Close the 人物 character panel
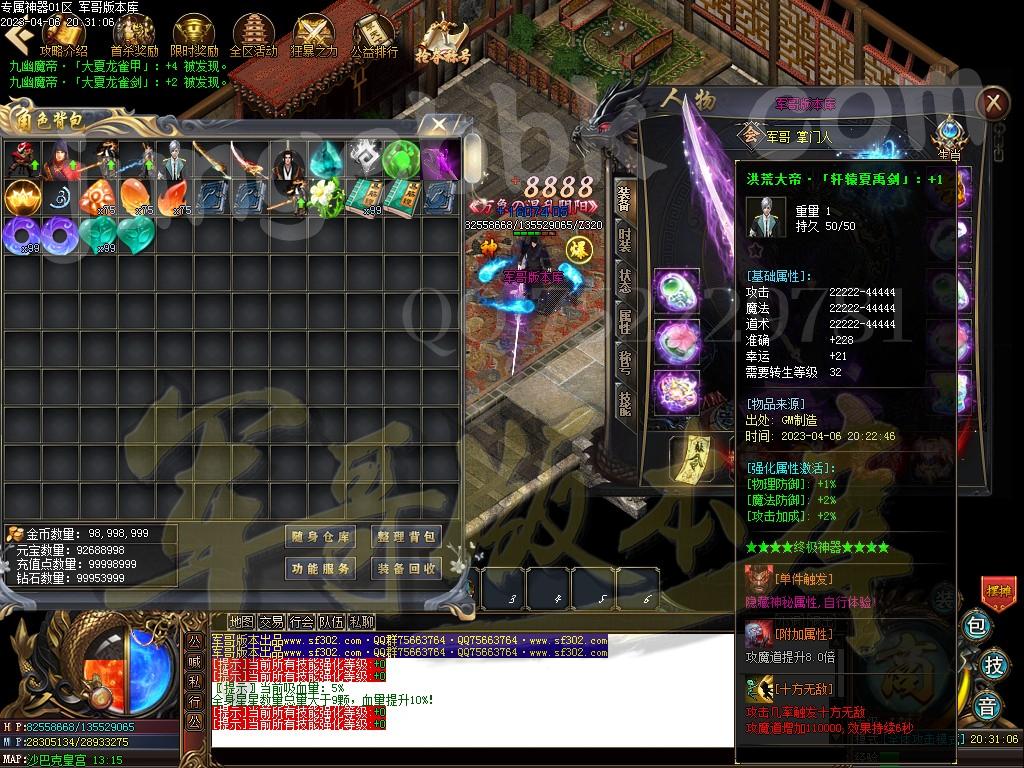The image size is (1024, 768). pos(993,102)
